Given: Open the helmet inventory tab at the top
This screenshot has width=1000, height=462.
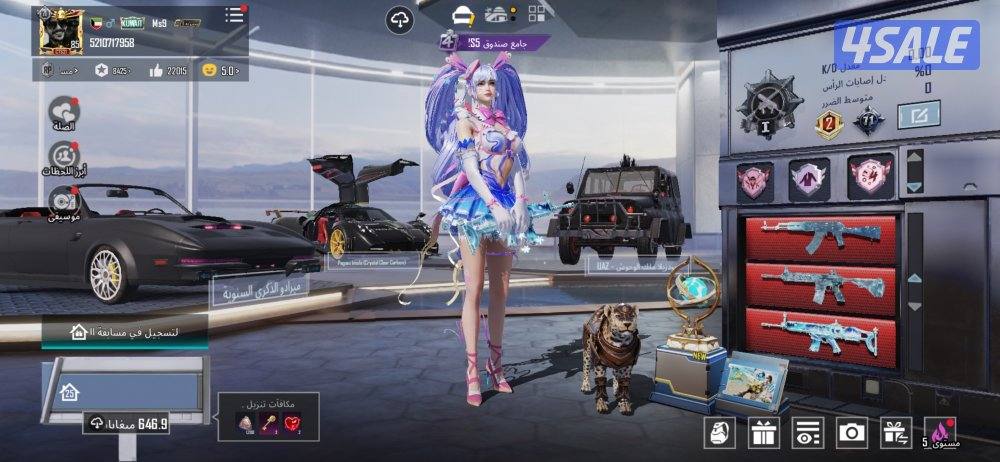Looking at the screenshot, I should 462,15.
